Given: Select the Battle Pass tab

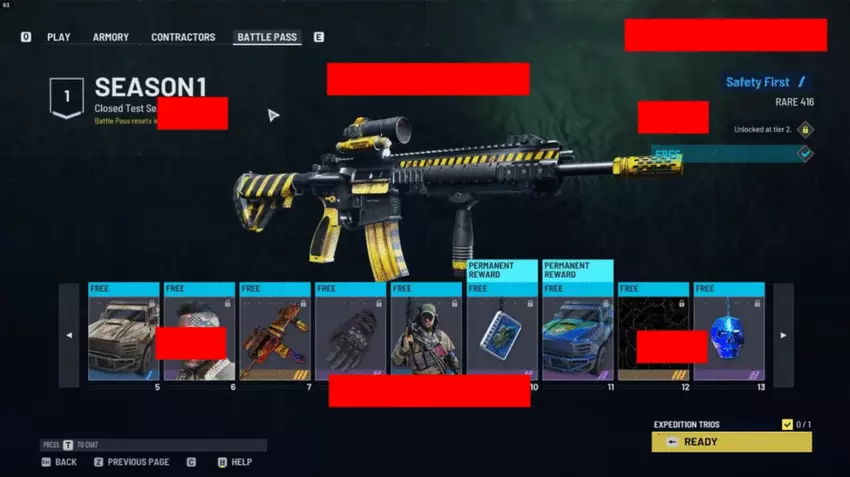Looking at the screenshot, I should [x=267, y=37].
